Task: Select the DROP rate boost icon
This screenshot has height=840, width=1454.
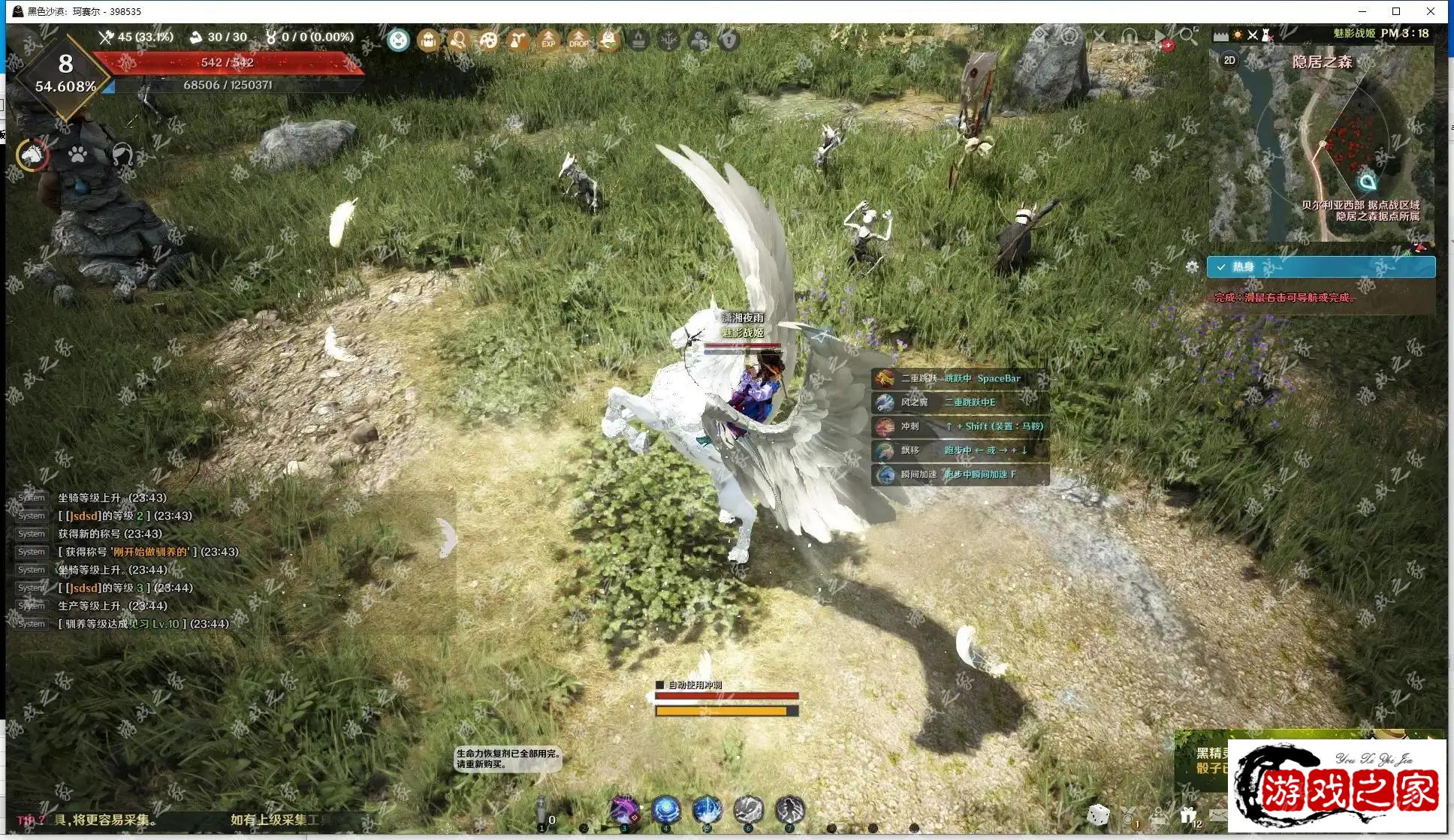Action: (x=578, y=40)
